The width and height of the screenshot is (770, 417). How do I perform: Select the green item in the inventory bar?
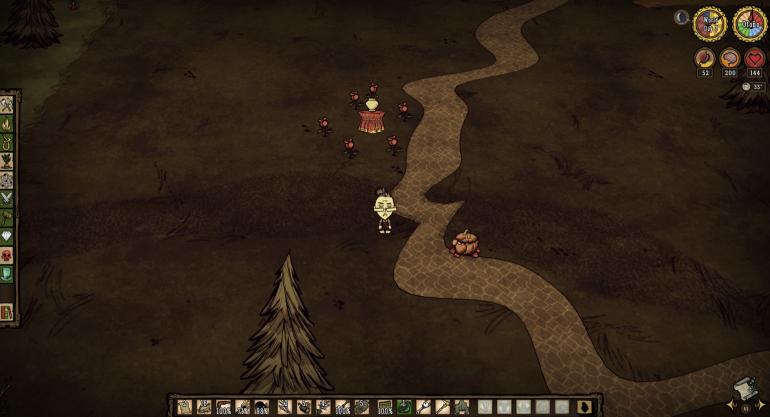(404, 407)
